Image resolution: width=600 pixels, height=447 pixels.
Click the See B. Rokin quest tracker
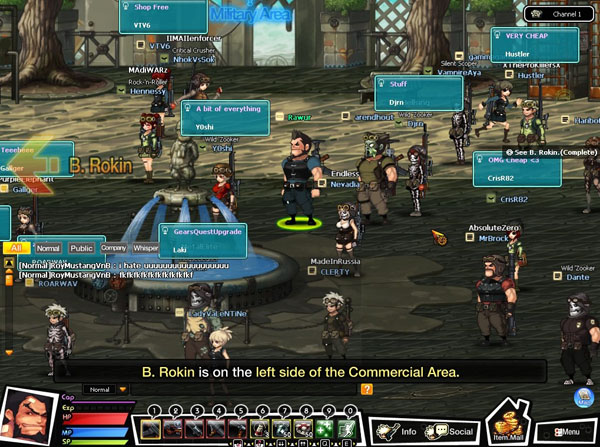[x=548, y=151]
